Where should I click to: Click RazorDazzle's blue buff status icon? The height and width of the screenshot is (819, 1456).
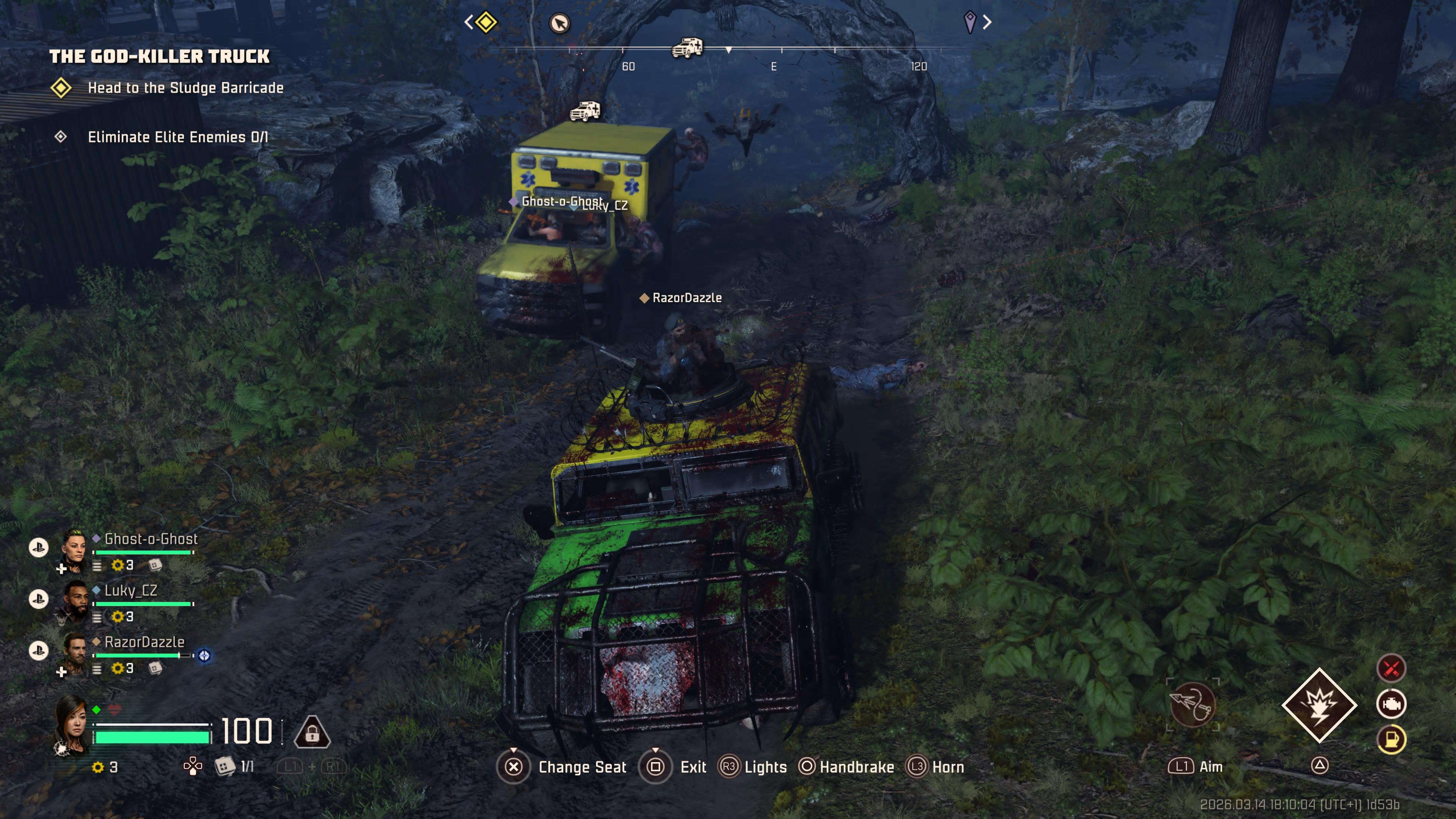(205, 656)
